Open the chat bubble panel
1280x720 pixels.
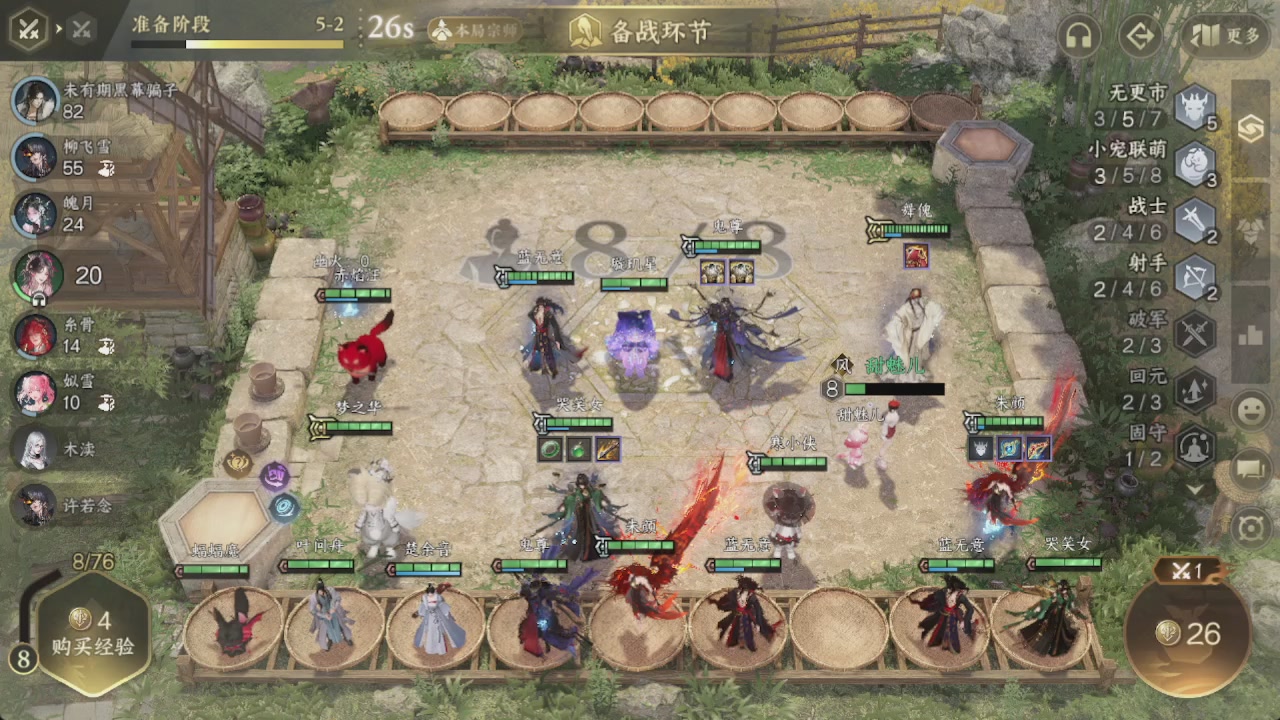point(1251,468)
